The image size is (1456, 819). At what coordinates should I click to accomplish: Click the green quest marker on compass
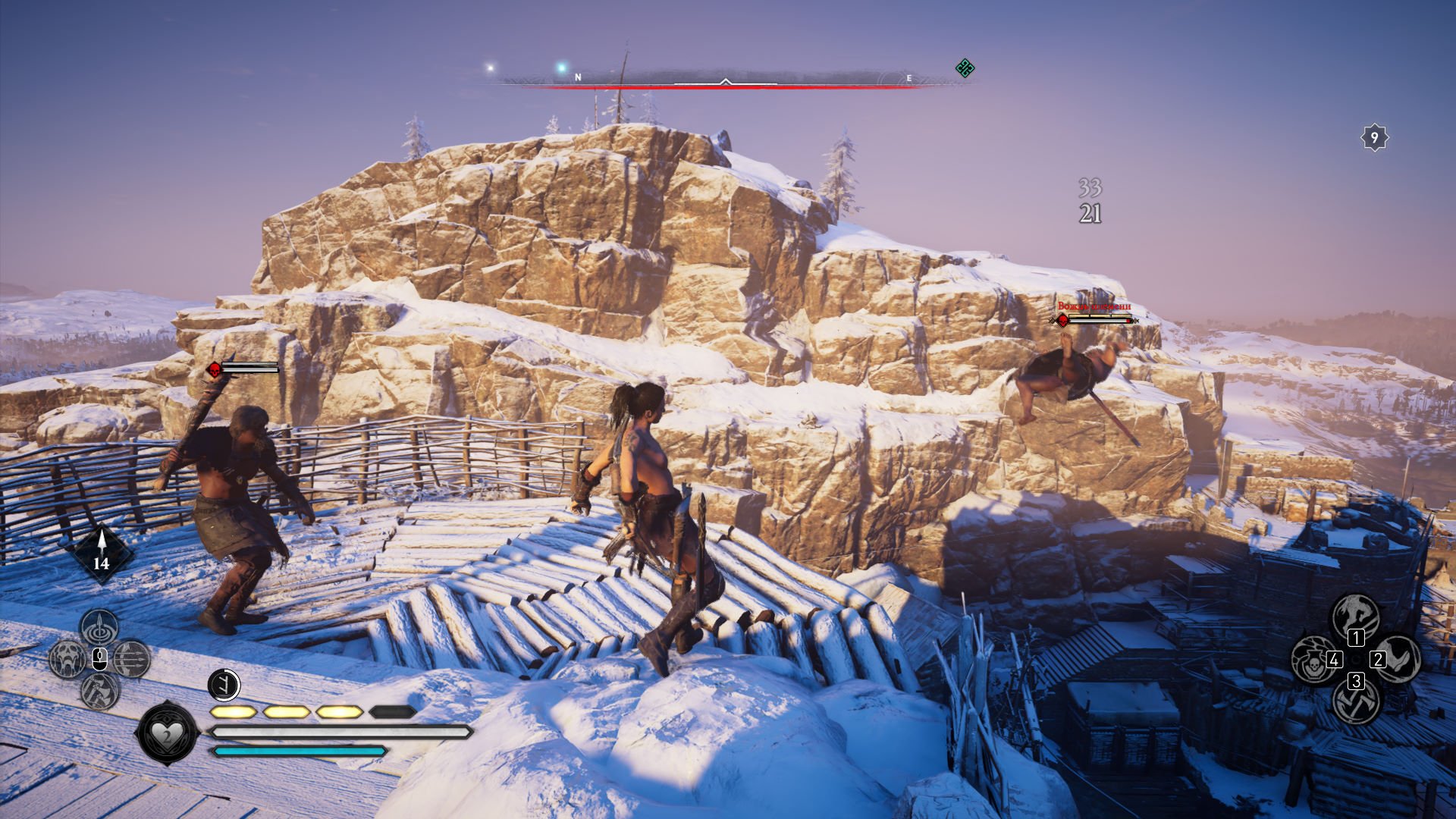pyautogui.click(x=965, y=68)
